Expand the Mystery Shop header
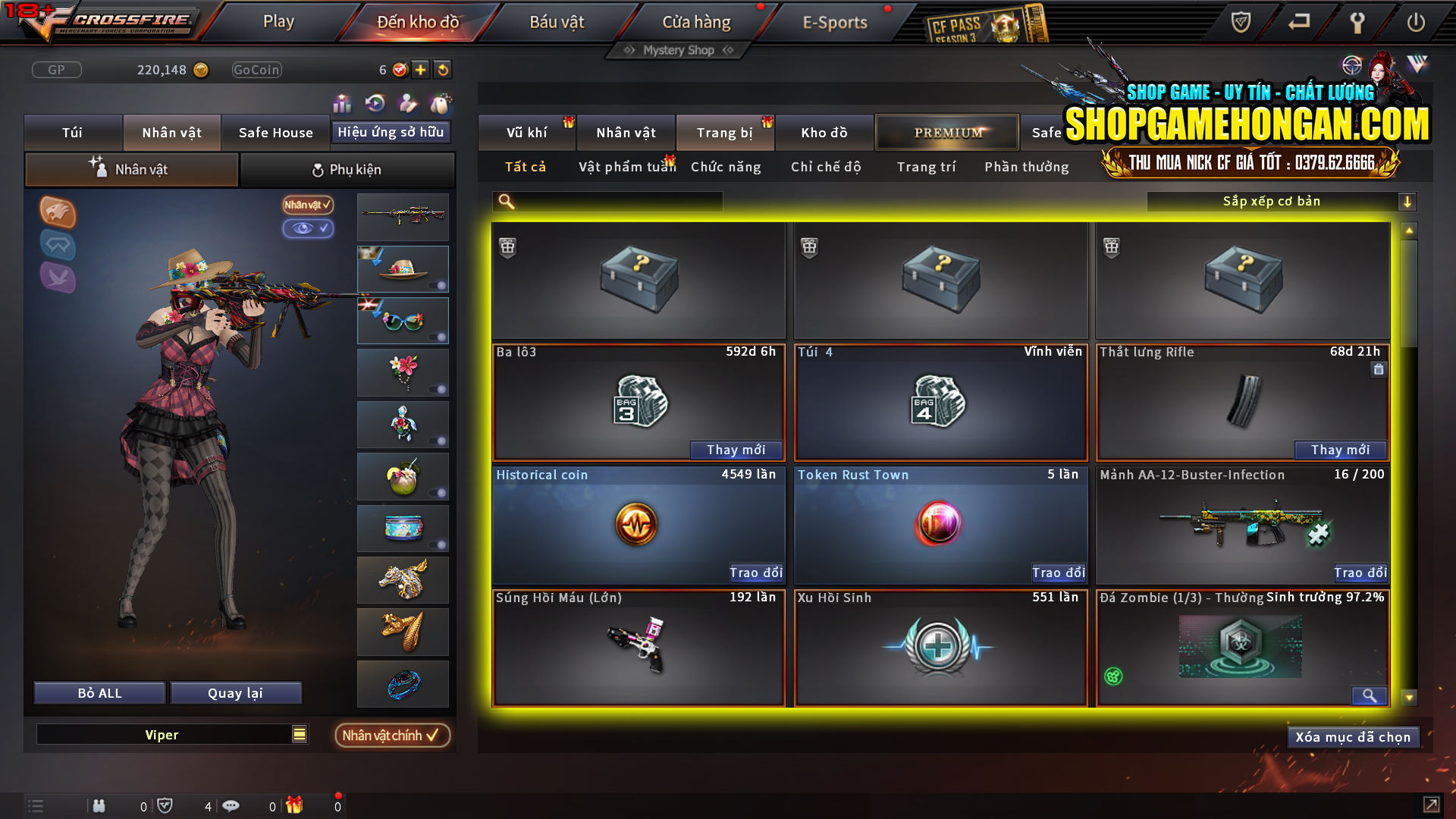Image resolution: width=1456 pixels, height=819 pixels. click(677, 50)
